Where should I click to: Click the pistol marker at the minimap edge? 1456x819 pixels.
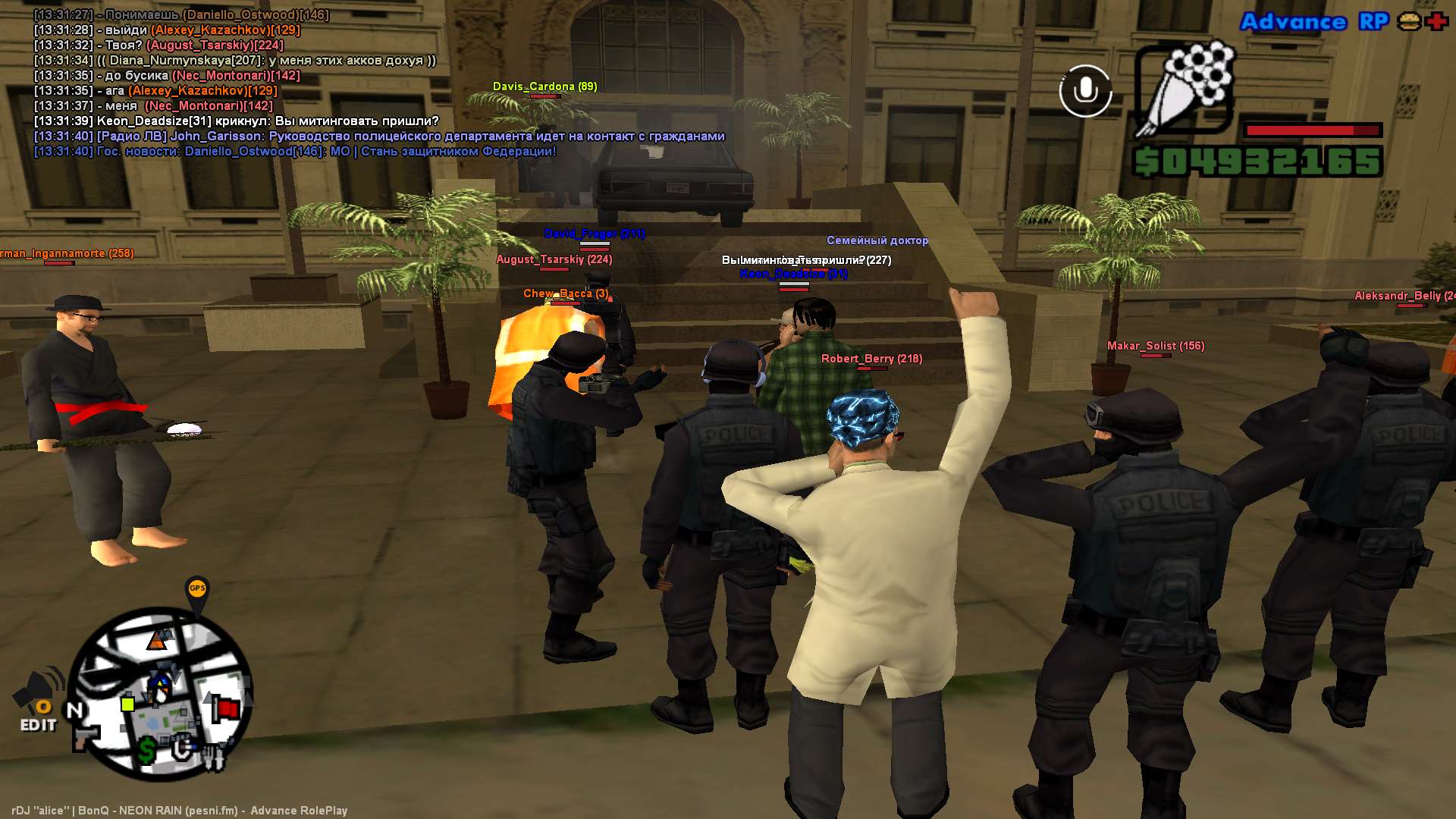[85, 737]
